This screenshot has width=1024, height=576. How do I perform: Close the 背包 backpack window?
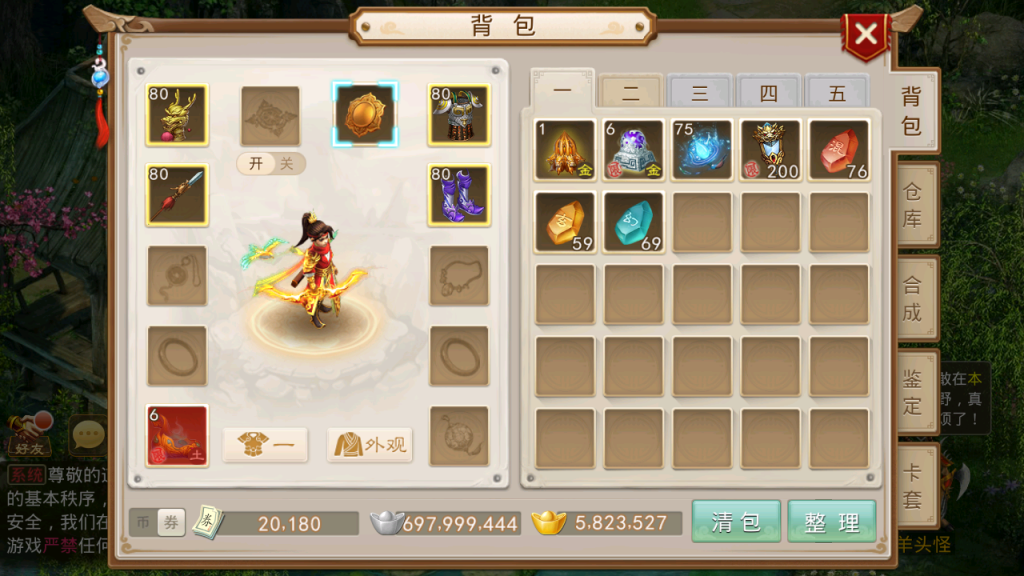(x=866, y=36)
